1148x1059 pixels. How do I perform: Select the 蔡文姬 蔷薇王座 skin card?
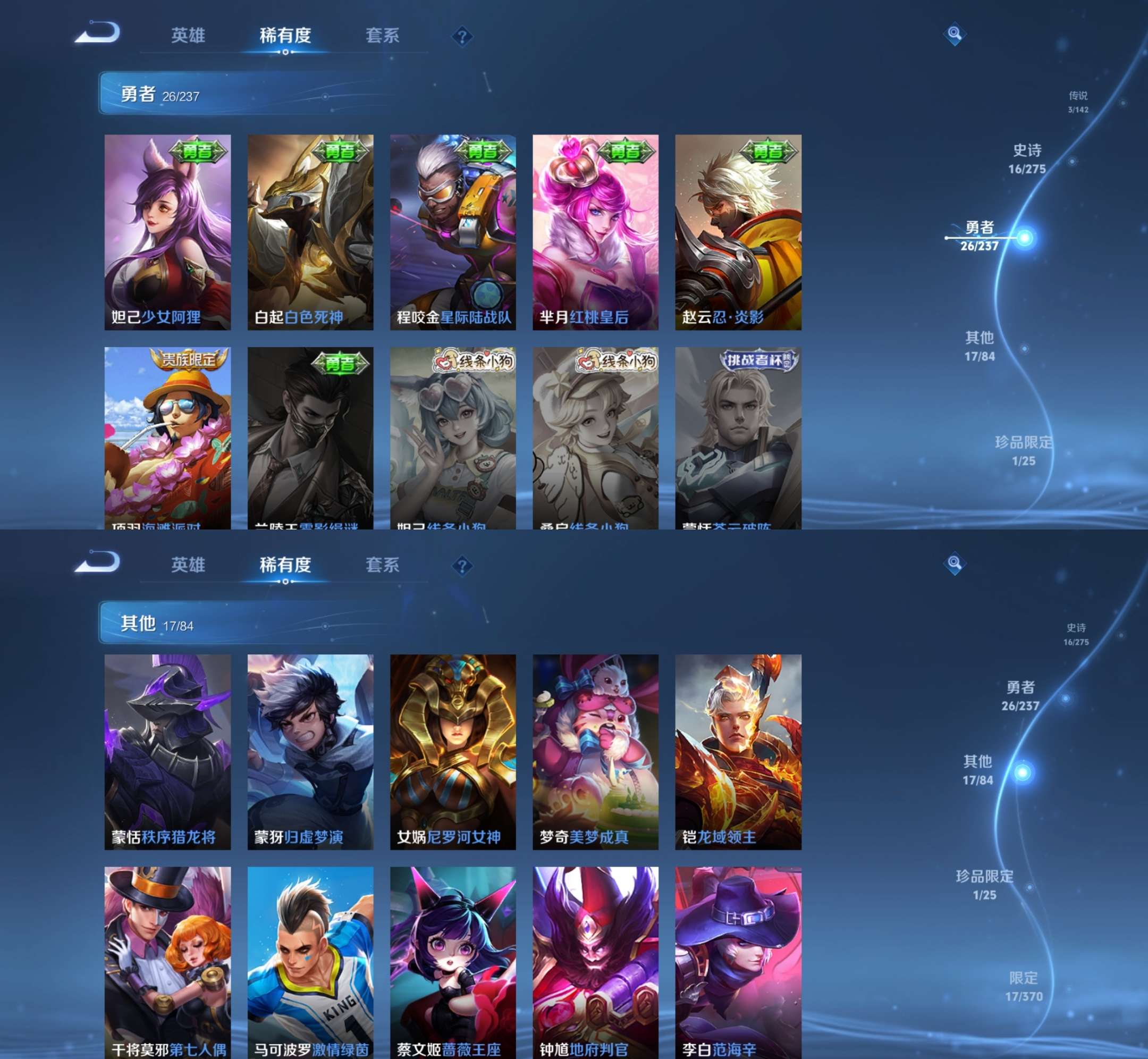452,963
